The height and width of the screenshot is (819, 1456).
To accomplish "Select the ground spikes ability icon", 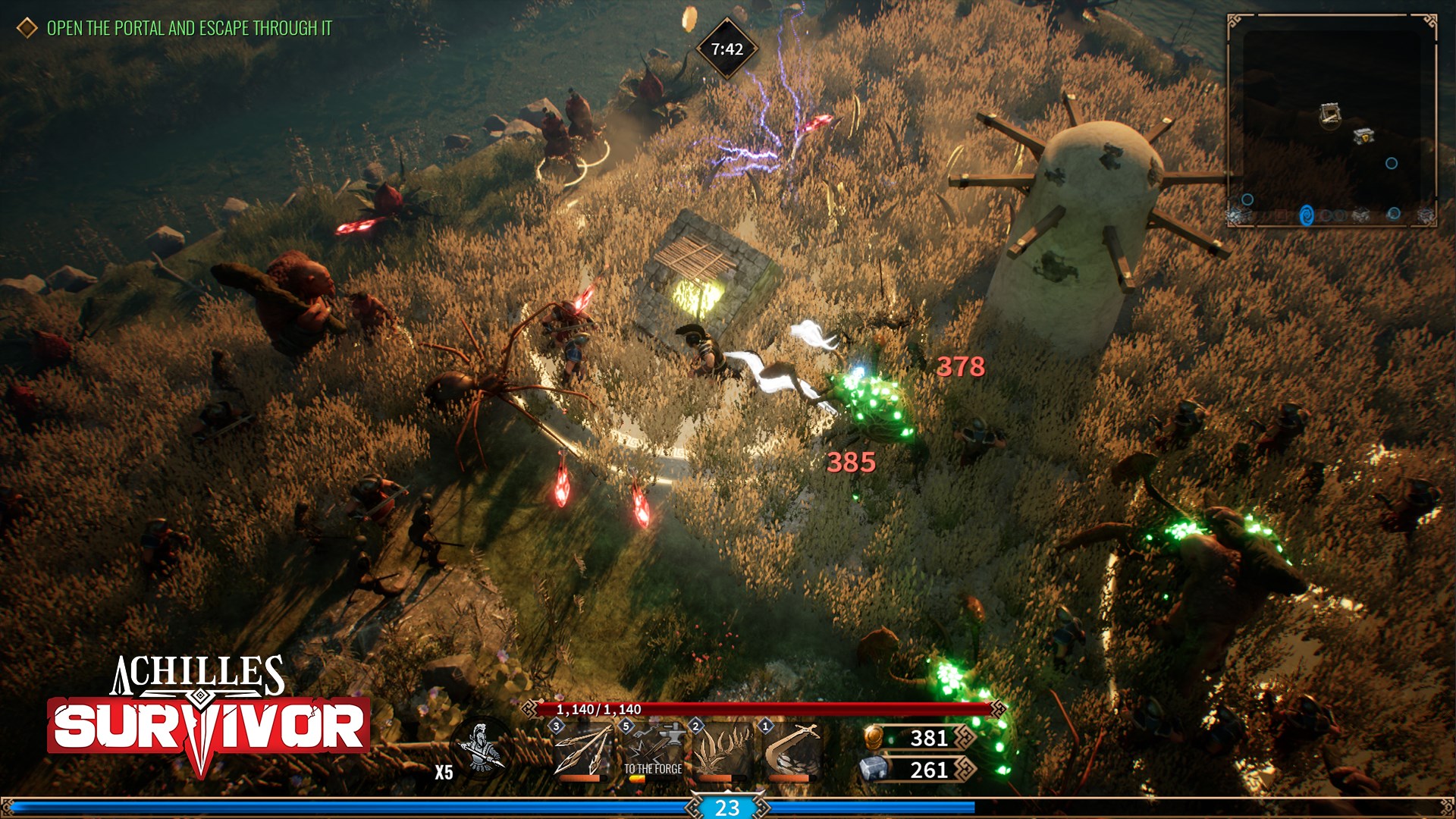I will point(721,749).
